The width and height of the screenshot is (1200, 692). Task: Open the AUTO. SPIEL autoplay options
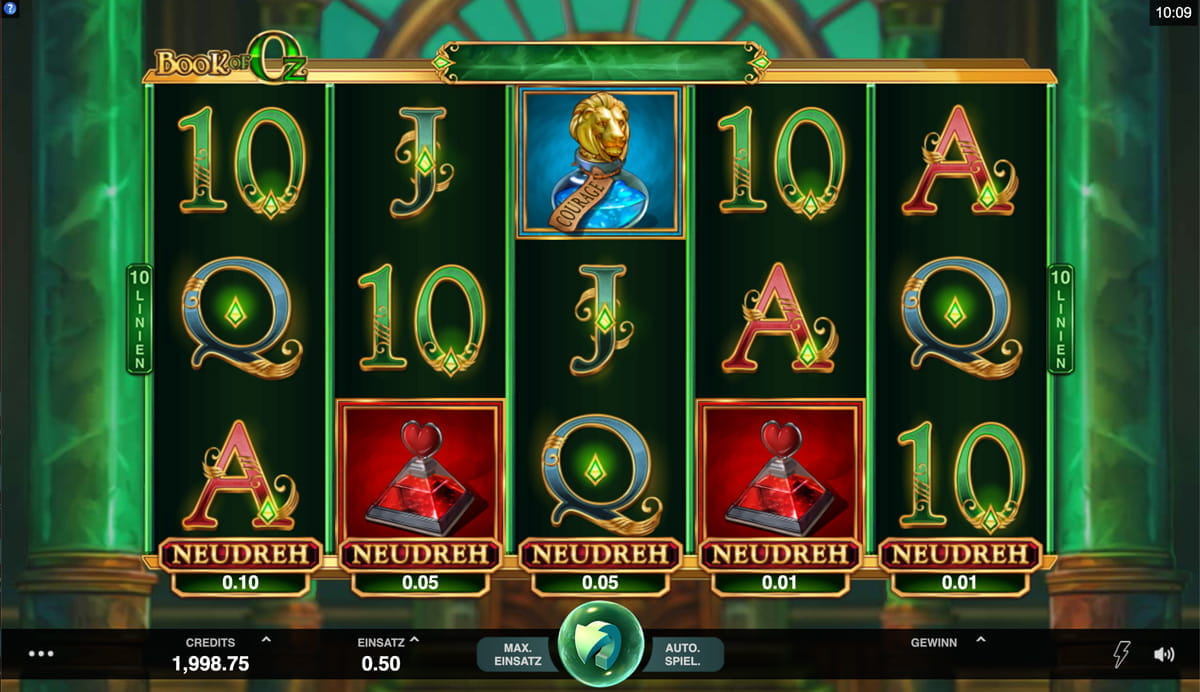pyautogui.click(x=682, y=654)
